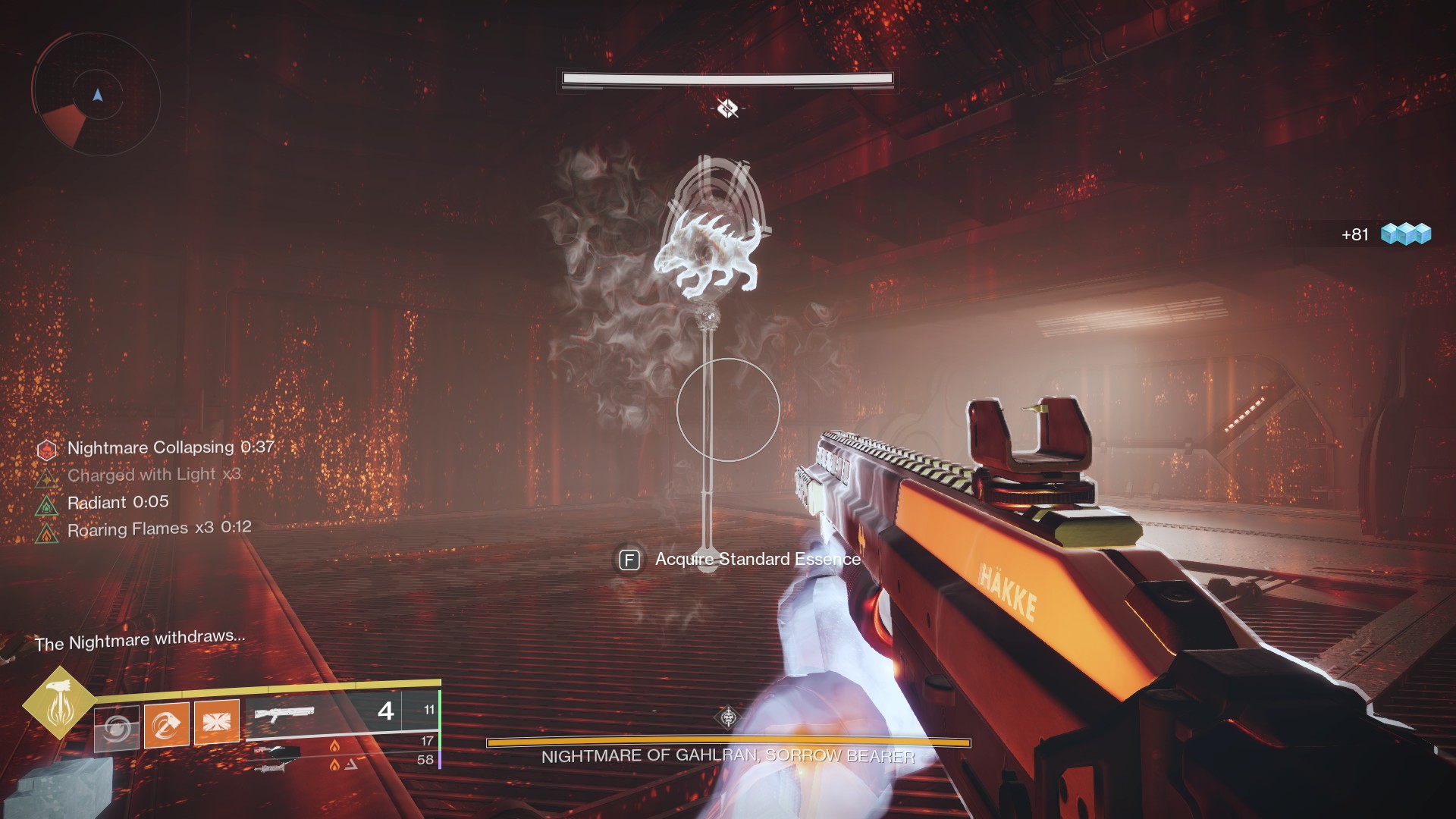Click the Radiant buff icon
Image resolution: width=1456 pixels, height=819 pixels.
coord(47,504)
